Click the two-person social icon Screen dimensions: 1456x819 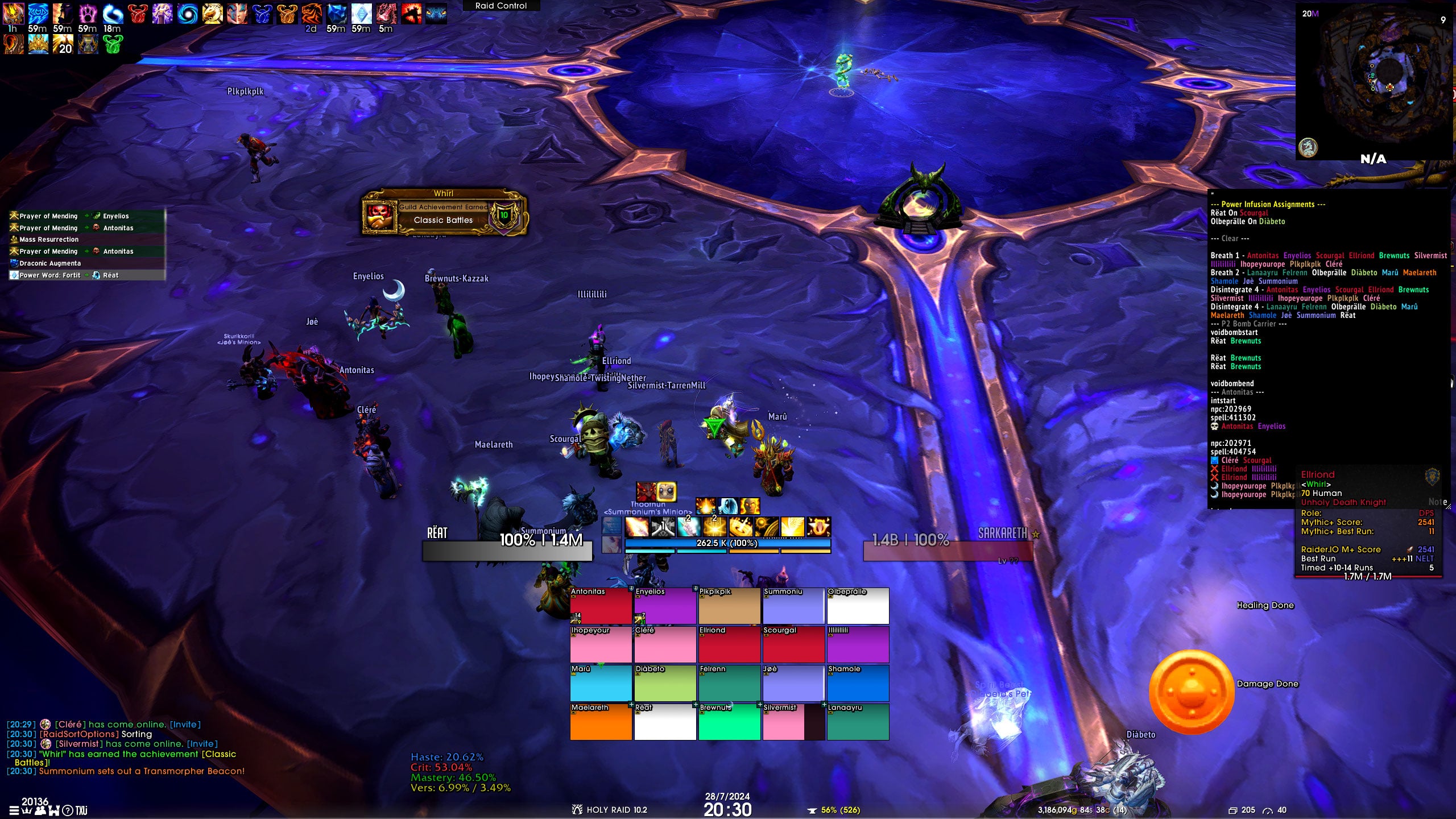coord(40,810)
